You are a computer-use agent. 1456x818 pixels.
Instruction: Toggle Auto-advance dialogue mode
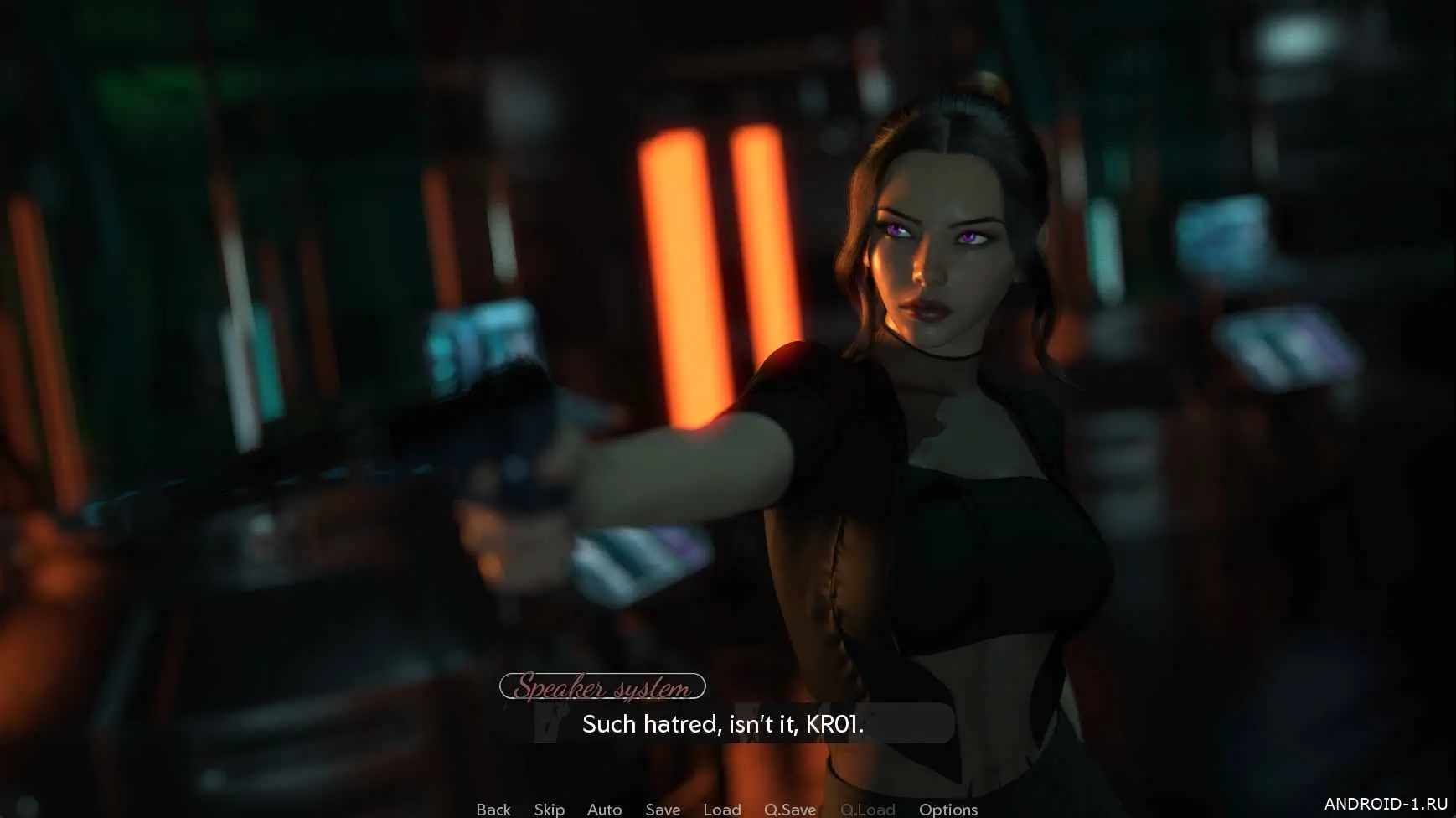pos(604,809)
